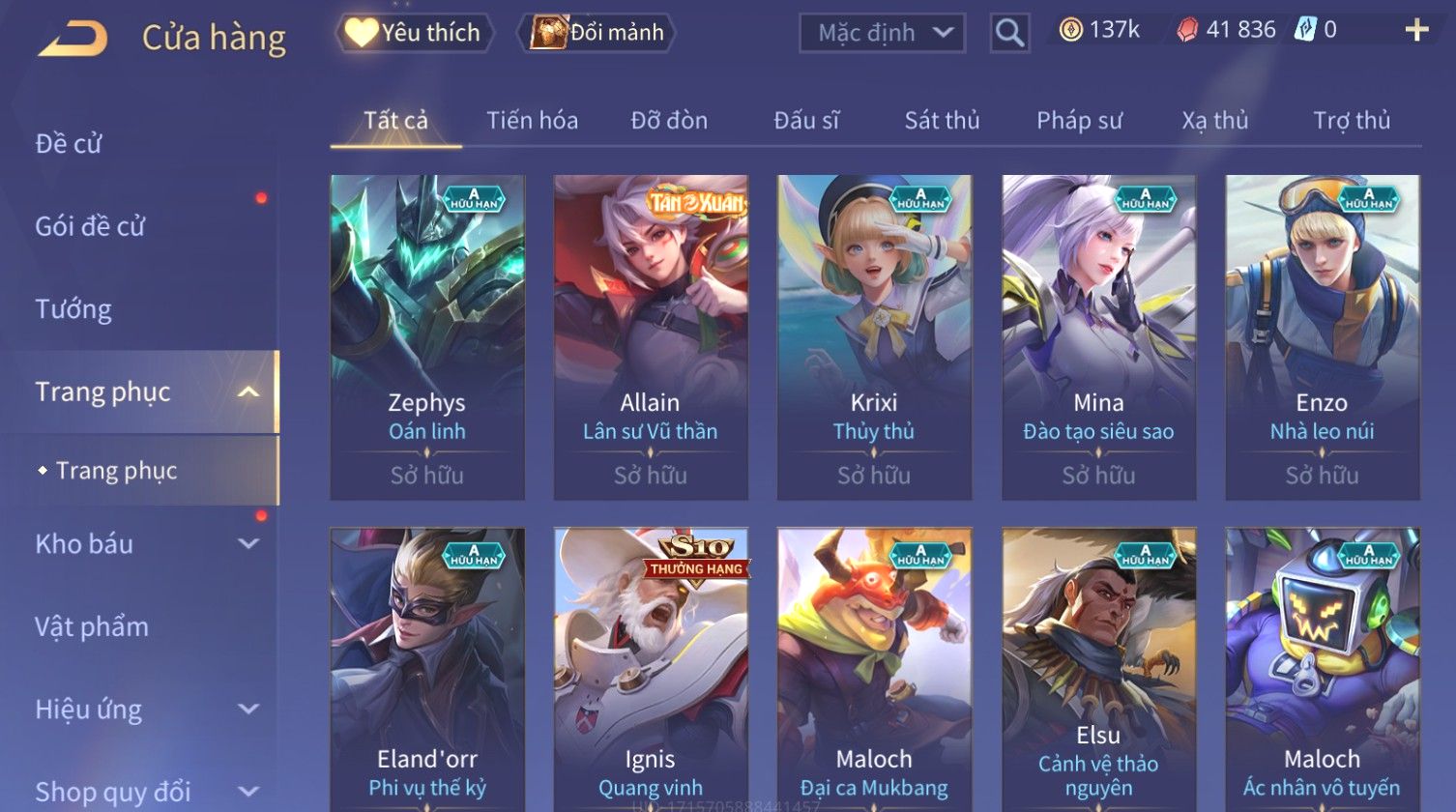The image size is (1456, 812).
Task: Filter skins by Pháp sư
Action: click(1079, 121)
